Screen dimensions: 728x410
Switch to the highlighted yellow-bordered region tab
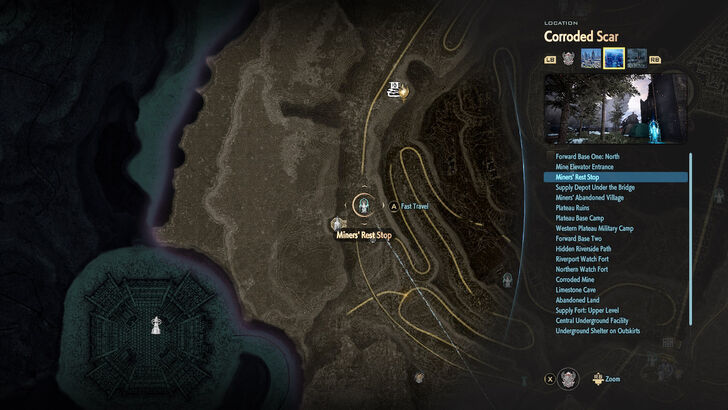[x=614, y=59]
